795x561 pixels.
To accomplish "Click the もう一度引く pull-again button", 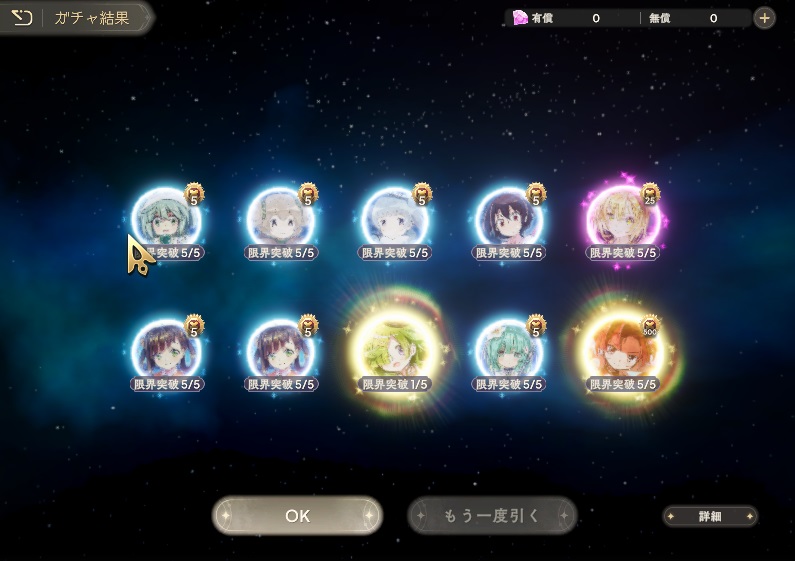I will [492, 516].
